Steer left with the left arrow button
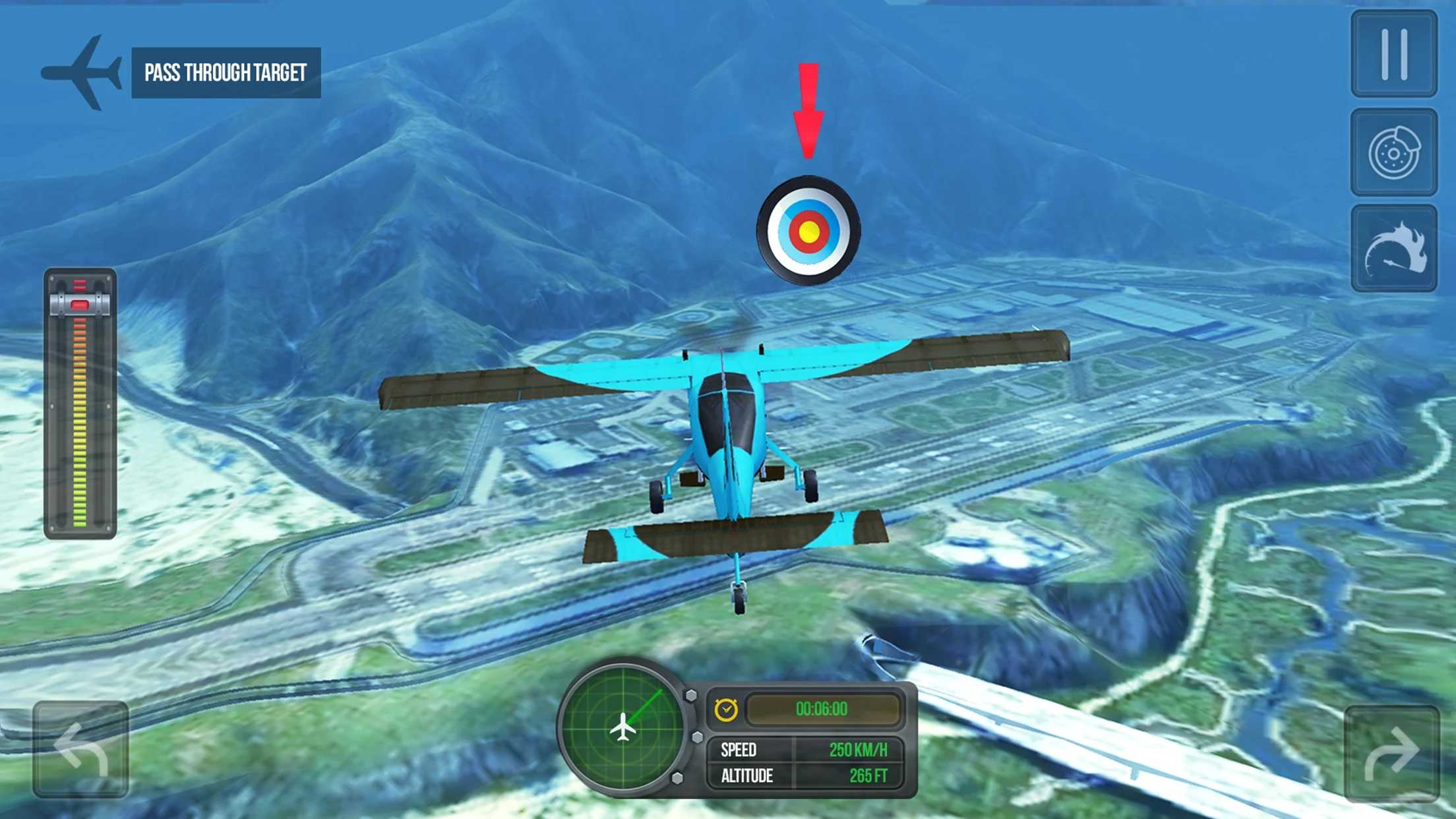 click(80, 749)
